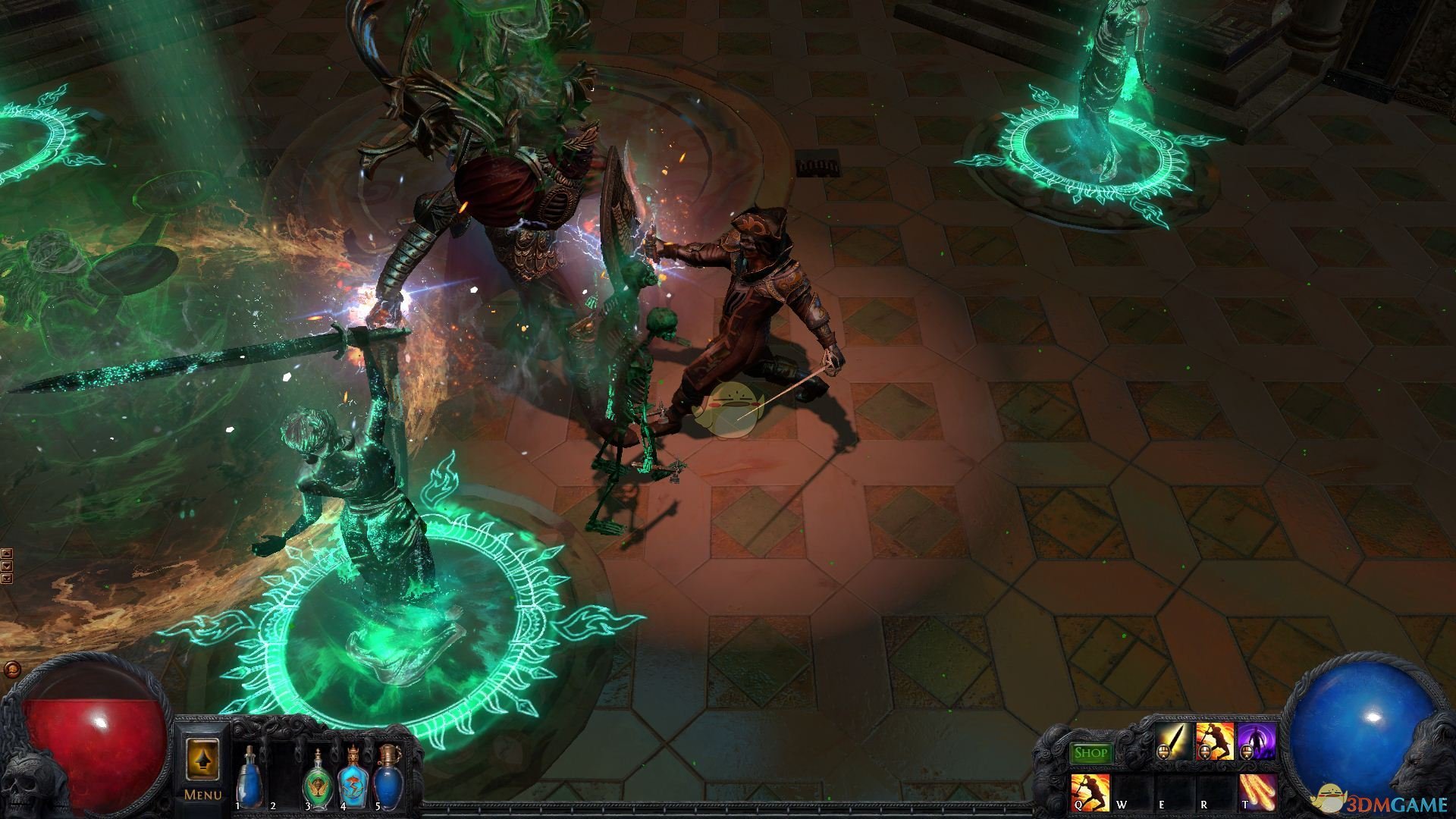Open the round chat bubble button
The height and width of the screenshot is (819, 1456).
point(11,670)
